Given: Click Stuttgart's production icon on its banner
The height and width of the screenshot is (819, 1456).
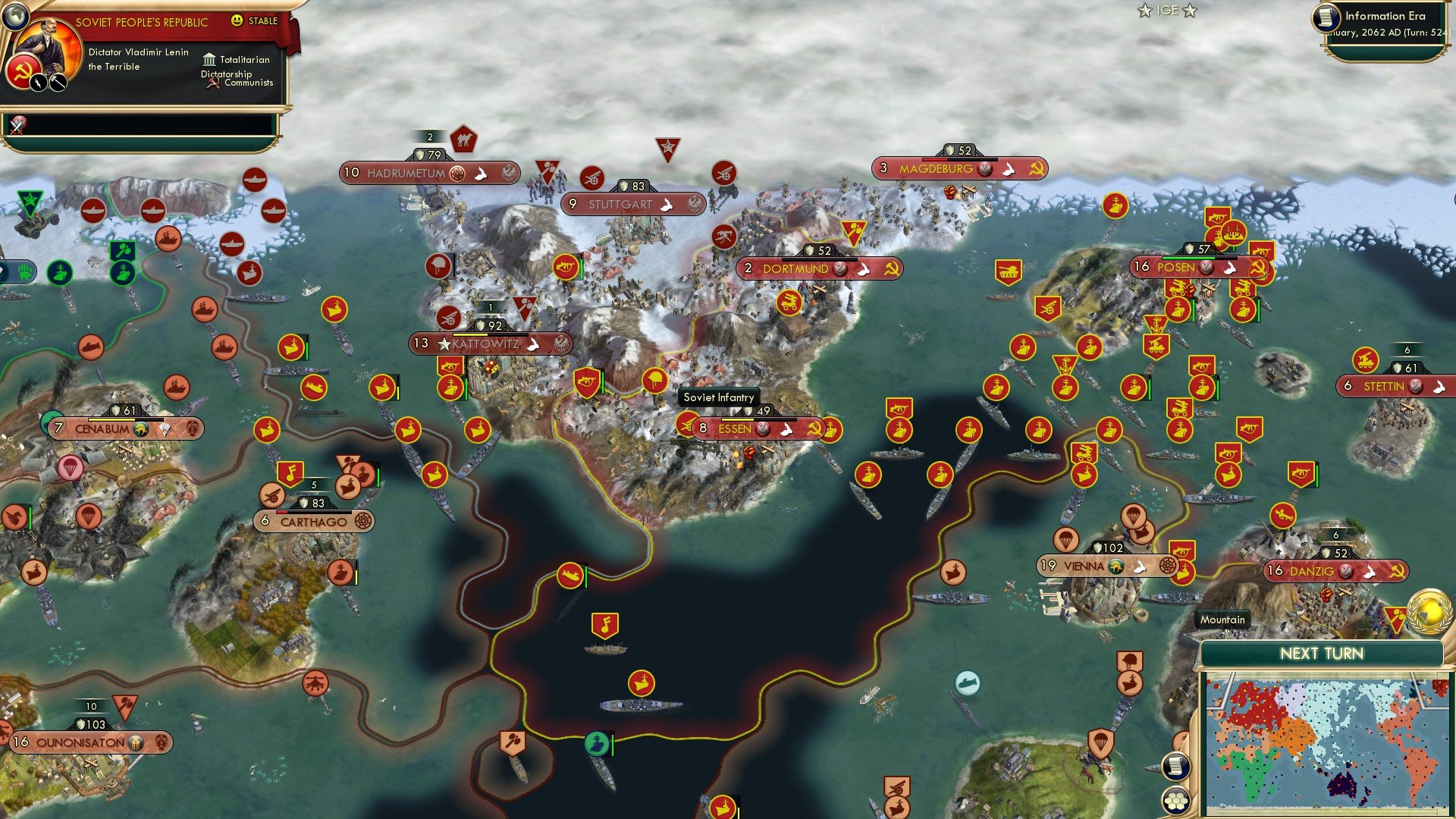Looking at the screenshot, I should click(666, 204).
